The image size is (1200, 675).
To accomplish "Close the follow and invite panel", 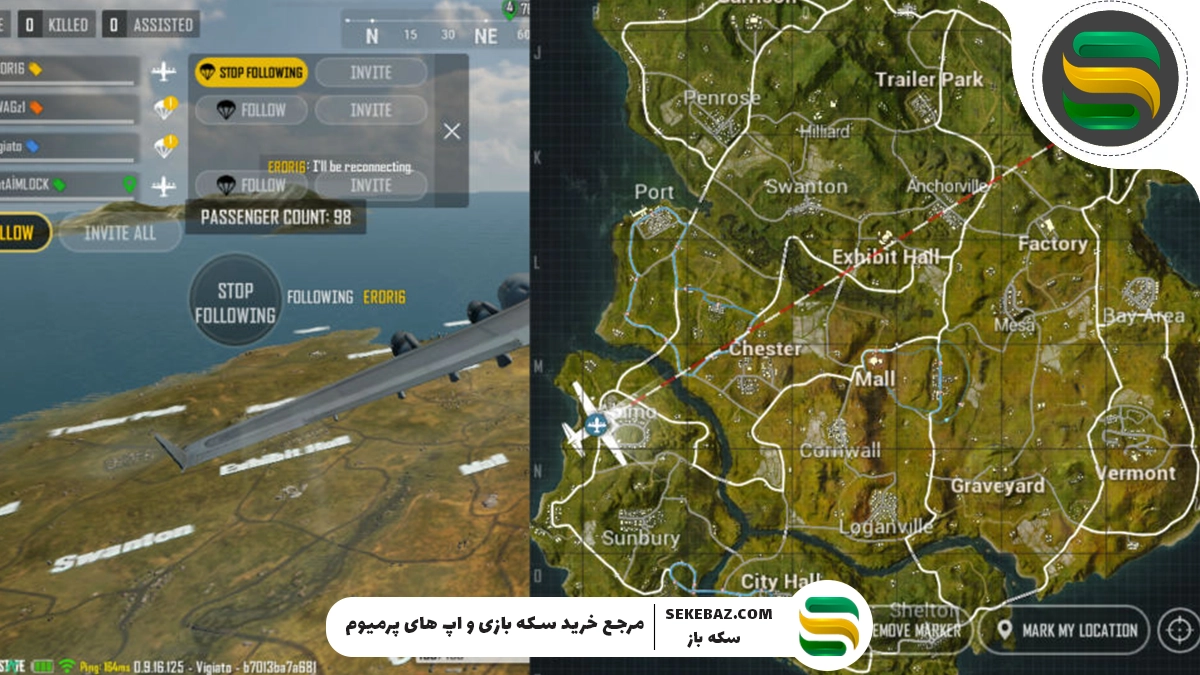I will click(452, 131).
